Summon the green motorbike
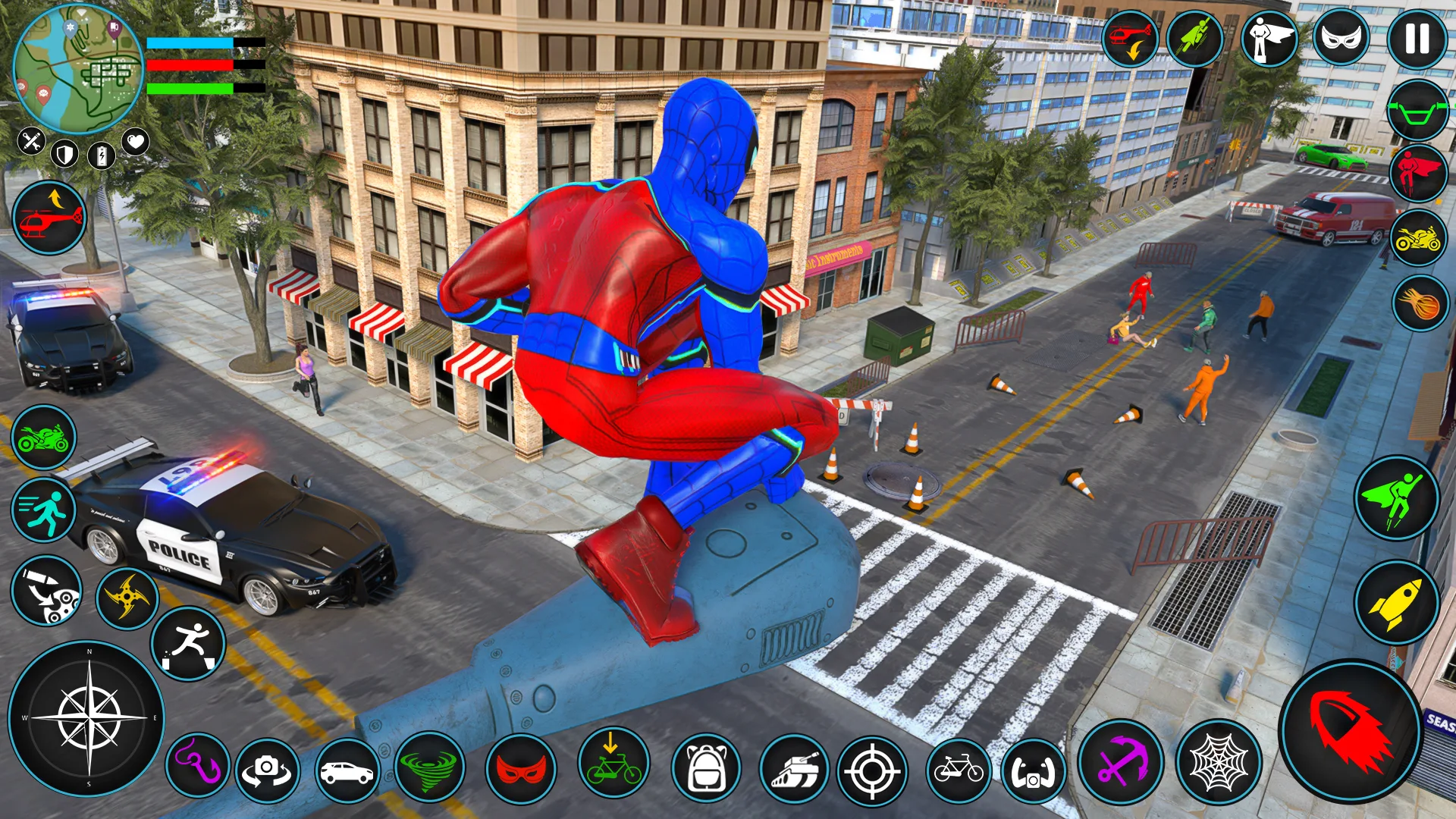Viewport: 1456px width, 819px height. point(43,438)
